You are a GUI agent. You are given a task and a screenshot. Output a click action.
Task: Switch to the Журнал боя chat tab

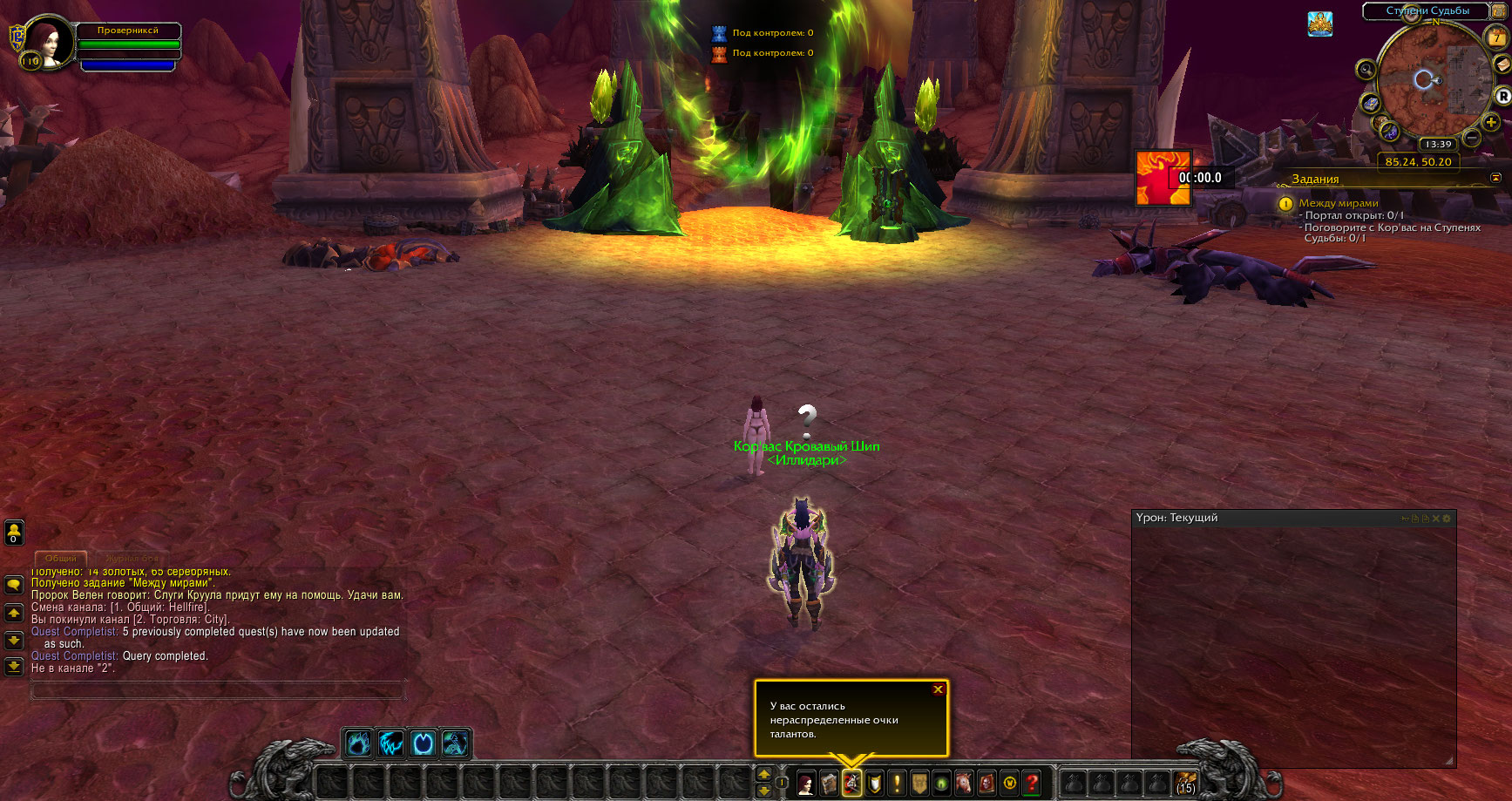[x=132, y=558]
